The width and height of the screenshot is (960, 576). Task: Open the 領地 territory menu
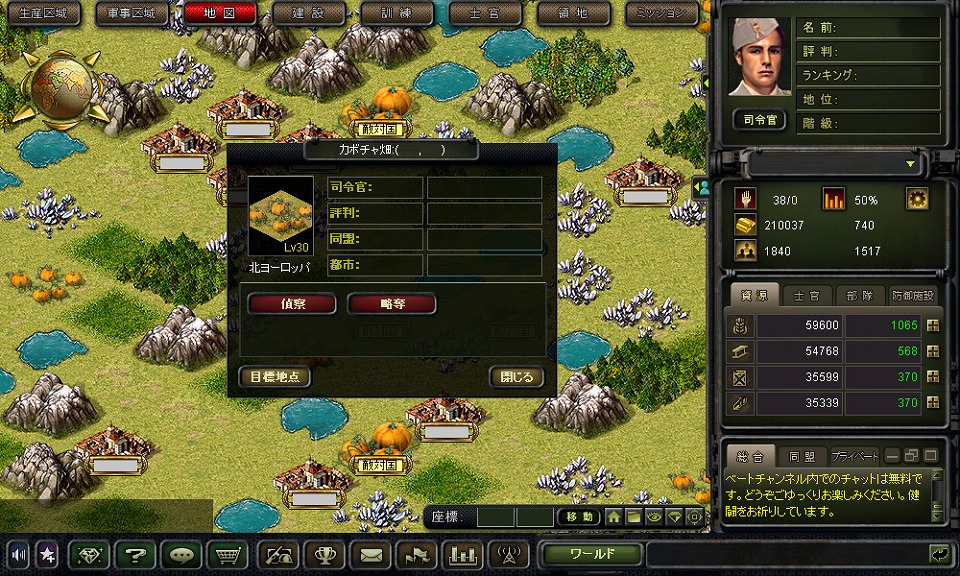pos(573,13)
